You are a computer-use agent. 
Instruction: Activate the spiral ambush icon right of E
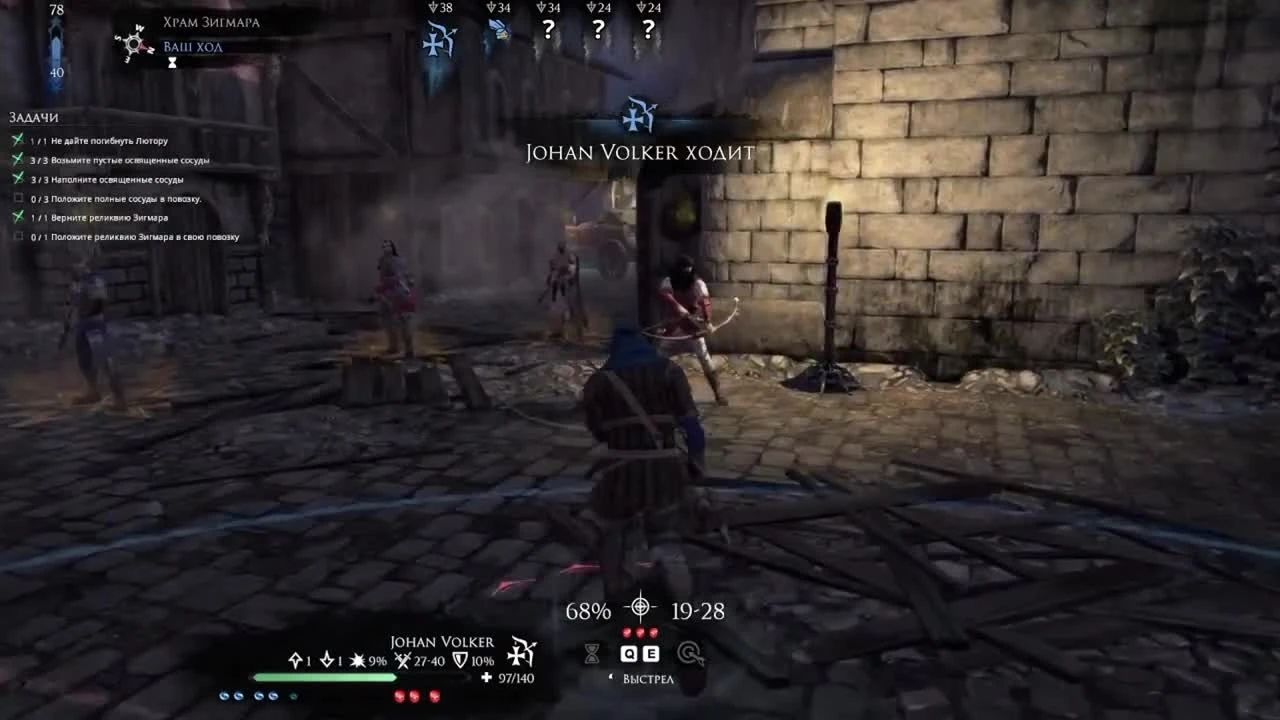point(691,653)
